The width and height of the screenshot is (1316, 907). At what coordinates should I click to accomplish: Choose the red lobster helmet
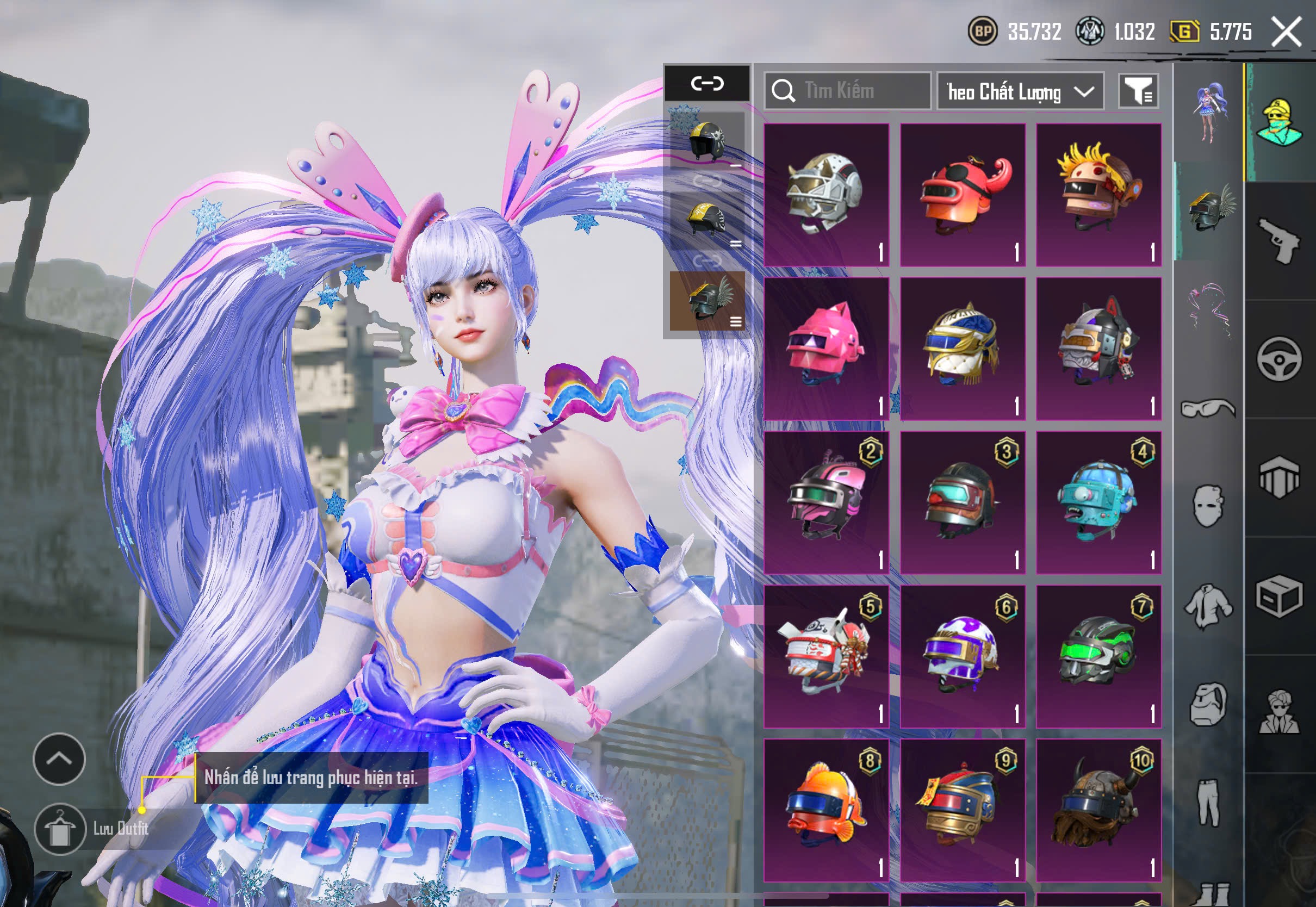[x=962, y=194]
